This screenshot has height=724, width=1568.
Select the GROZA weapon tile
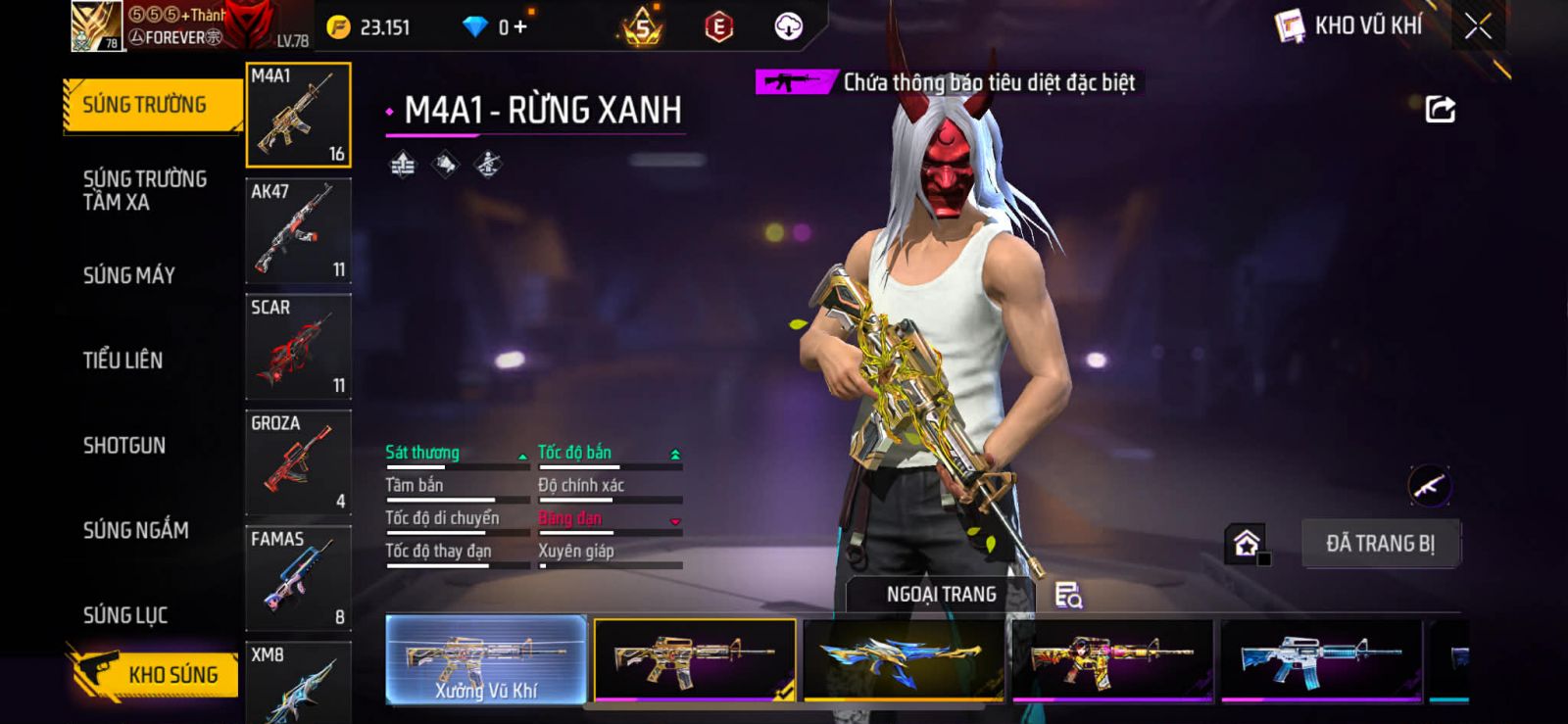point(298,462)
